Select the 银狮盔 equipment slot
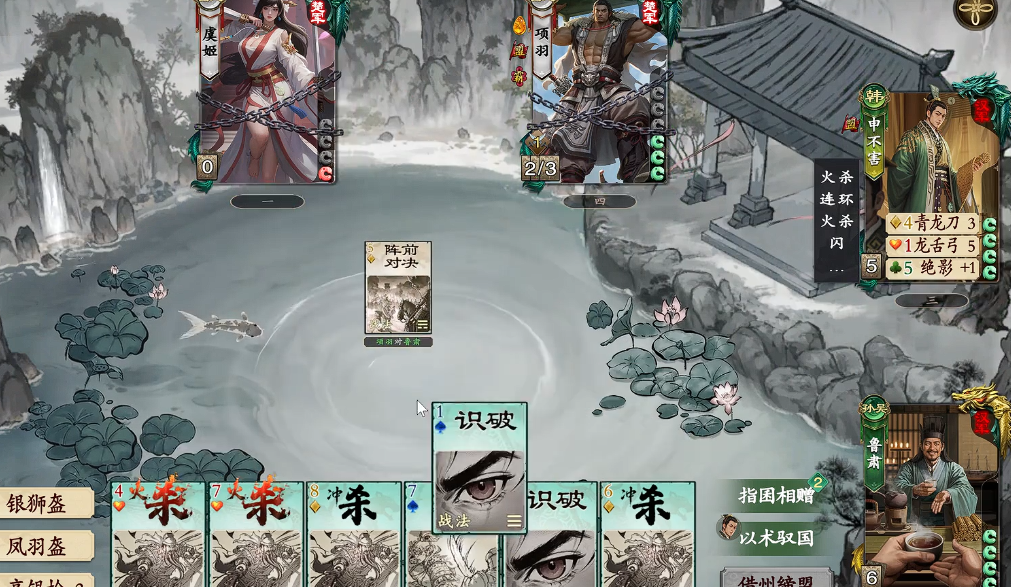Viewport: 1011px width, 587px height. click(46, 503)
